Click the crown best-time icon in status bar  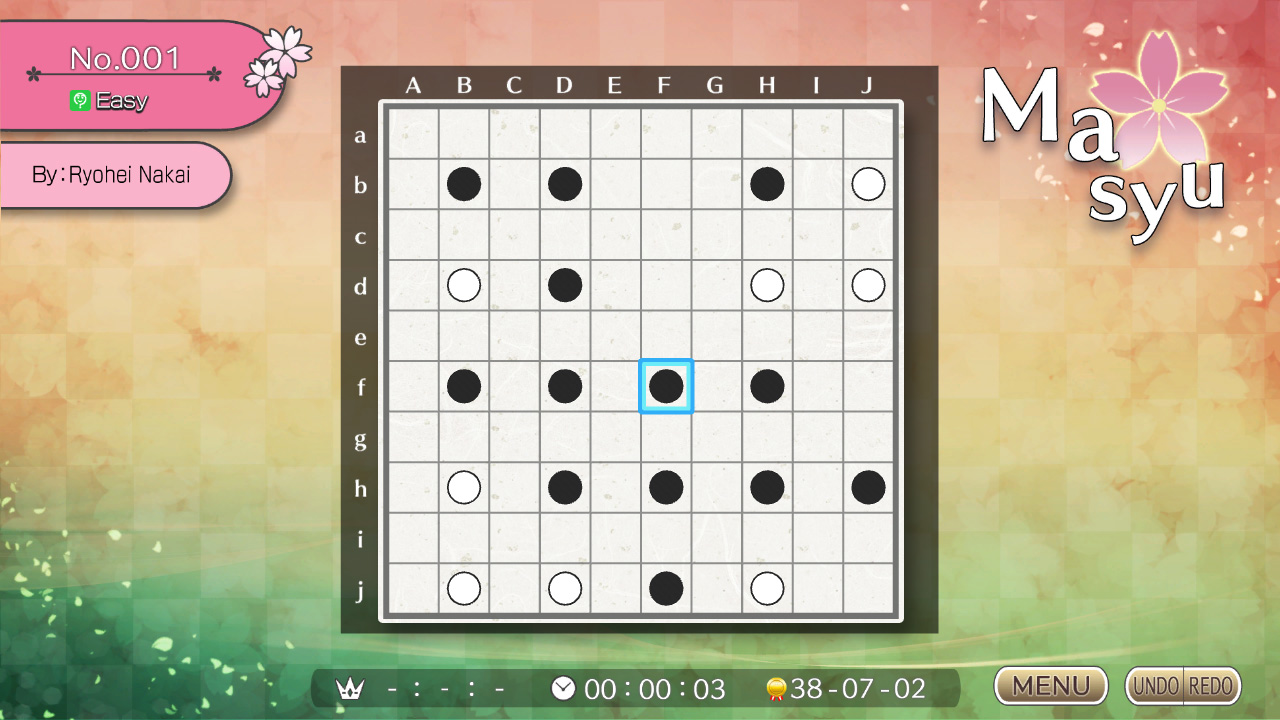(349, 689)
